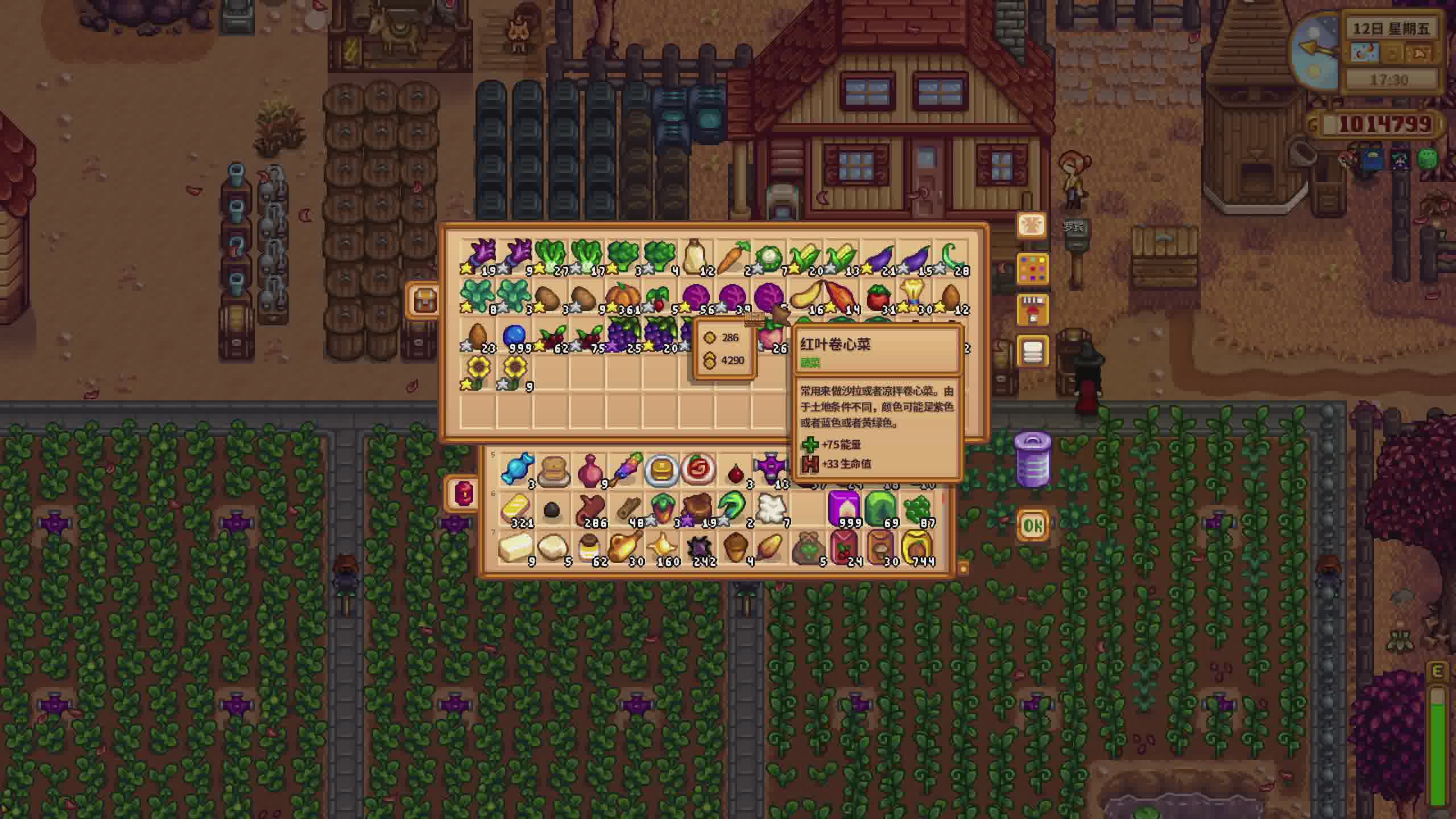Viewport: 1456px width, 819px height.
Task: Select the cauliflower slot in chest
Action: [x=769, y=259]
